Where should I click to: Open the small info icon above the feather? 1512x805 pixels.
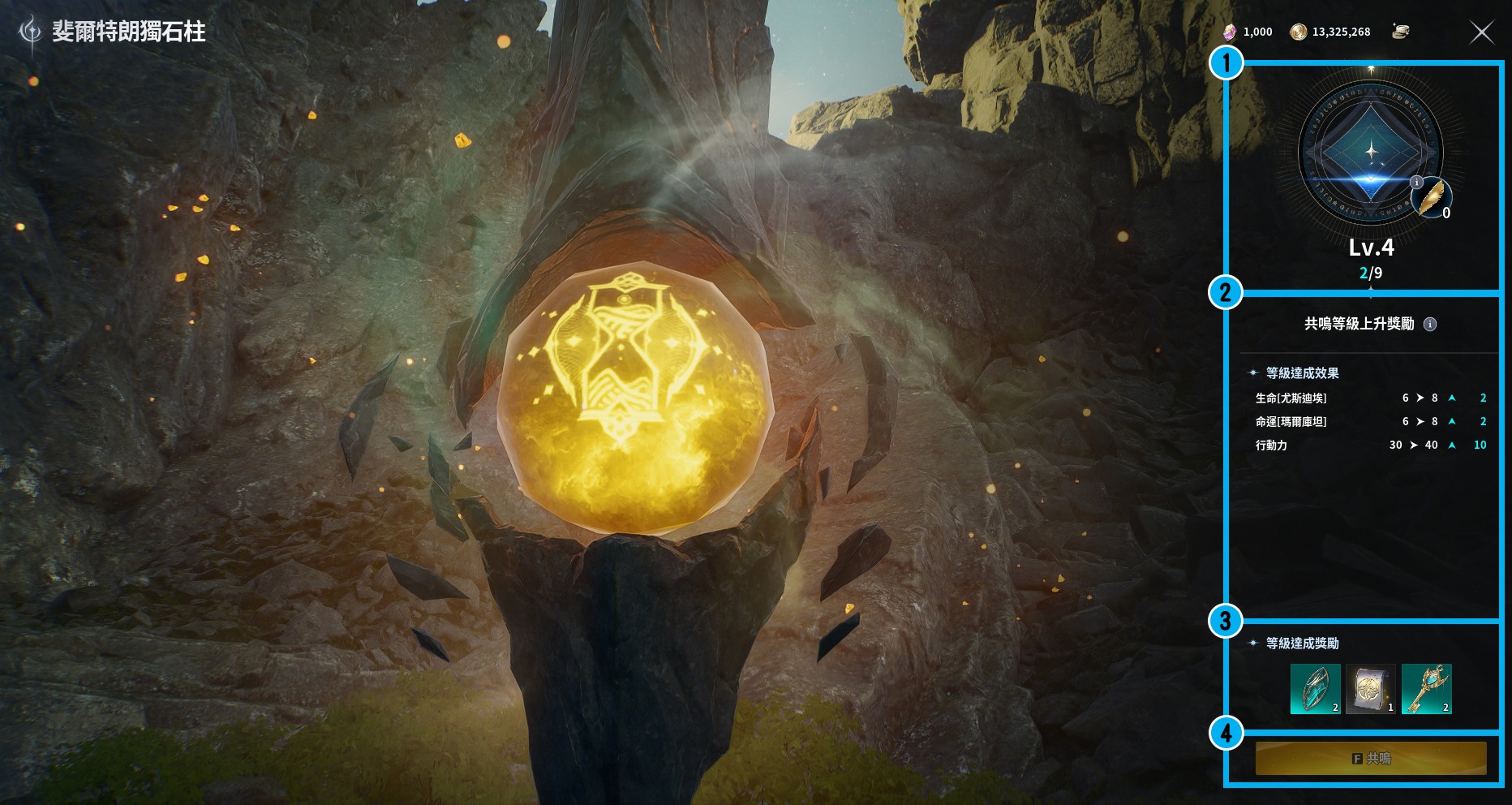tap(1416, 183)
